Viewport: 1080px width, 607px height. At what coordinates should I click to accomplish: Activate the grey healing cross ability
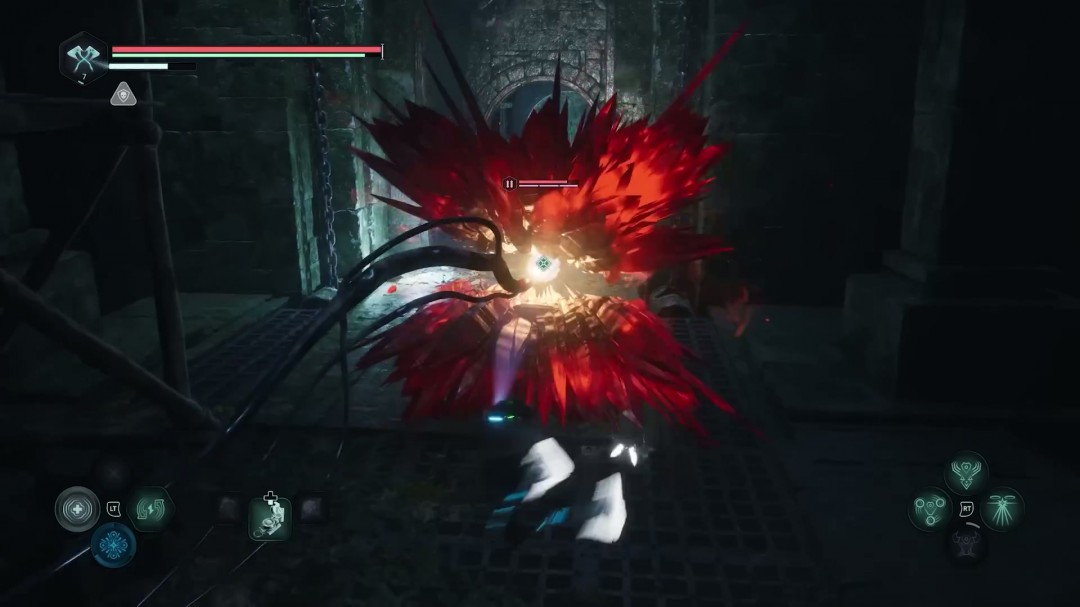(x=77, y=508)
